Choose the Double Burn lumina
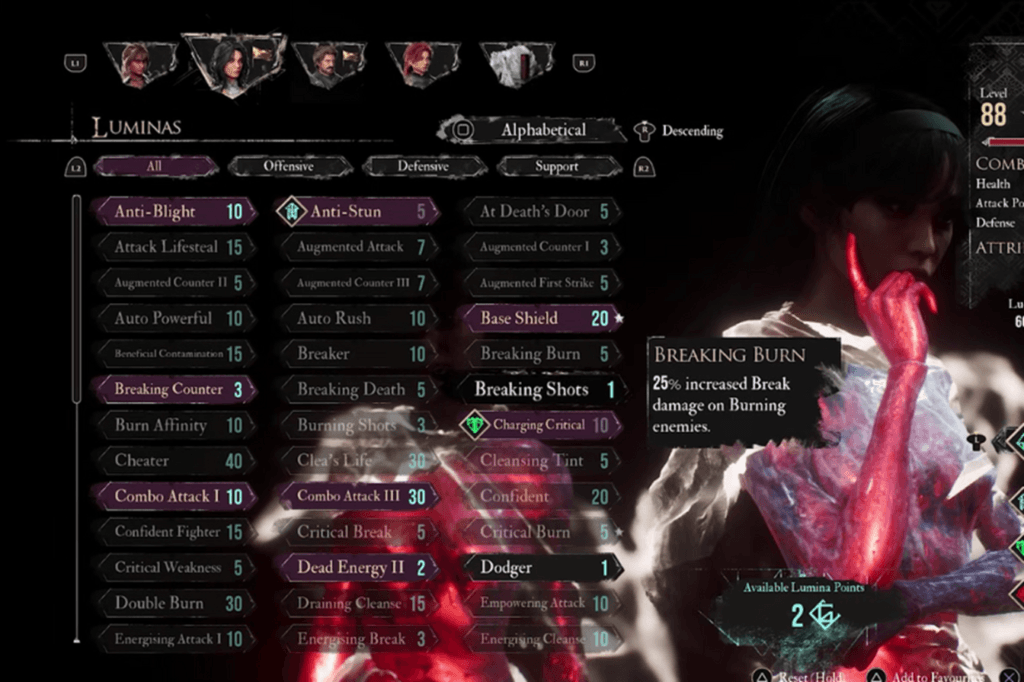Screen dimensions: 1024x682 pyautogui.click(x=172, y=603)
